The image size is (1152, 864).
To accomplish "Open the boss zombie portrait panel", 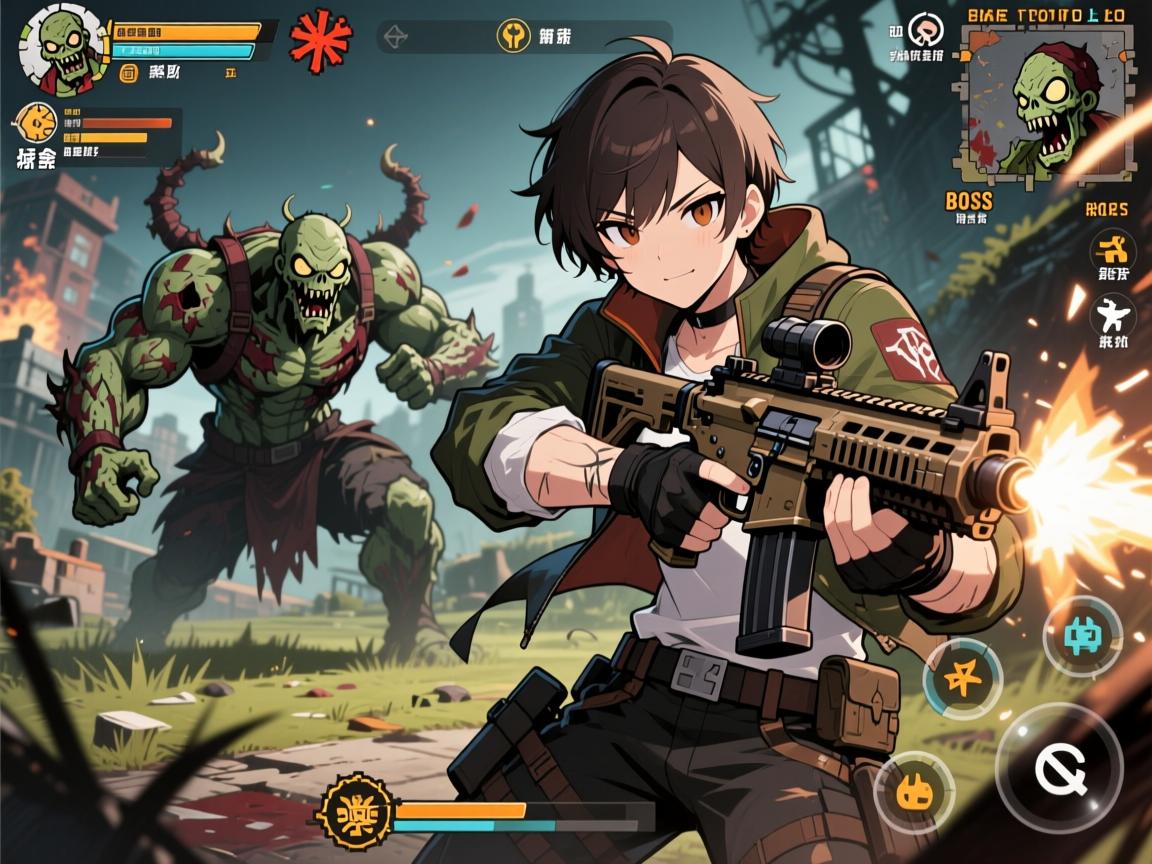I will click(1047, 102).
